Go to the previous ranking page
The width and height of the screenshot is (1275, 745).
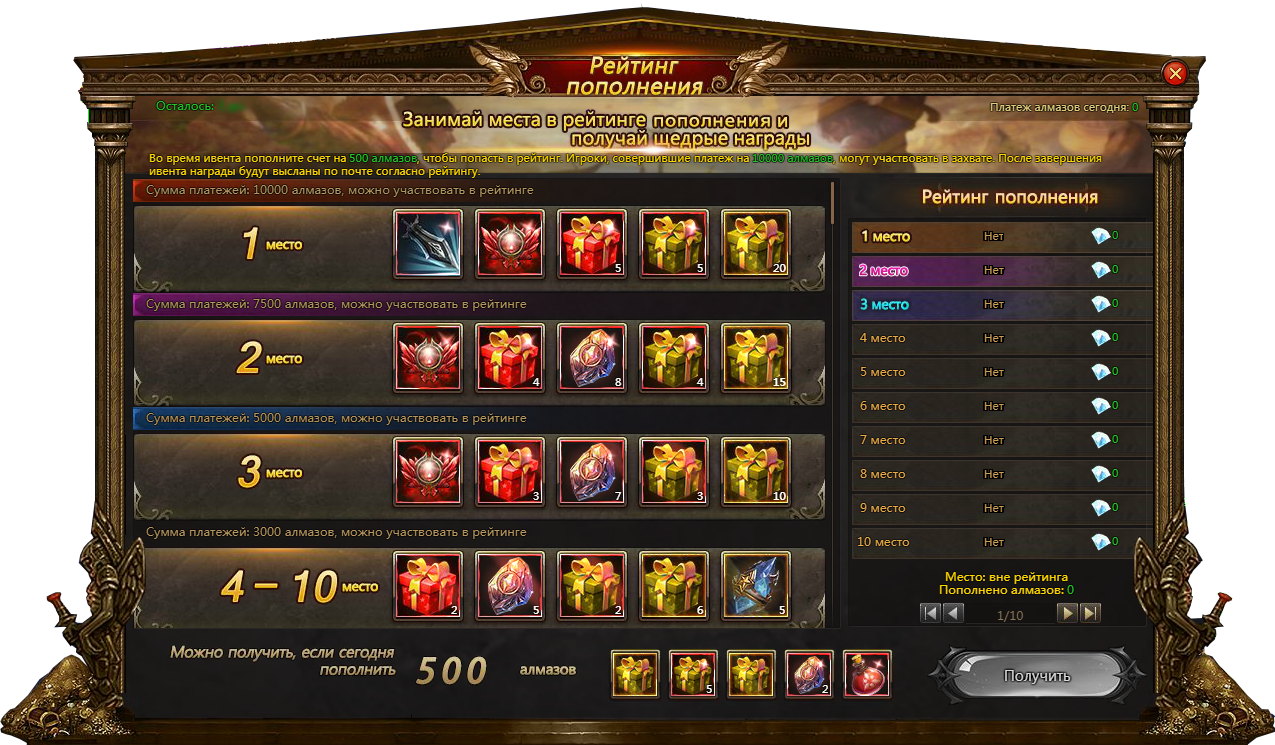(953, 613)
